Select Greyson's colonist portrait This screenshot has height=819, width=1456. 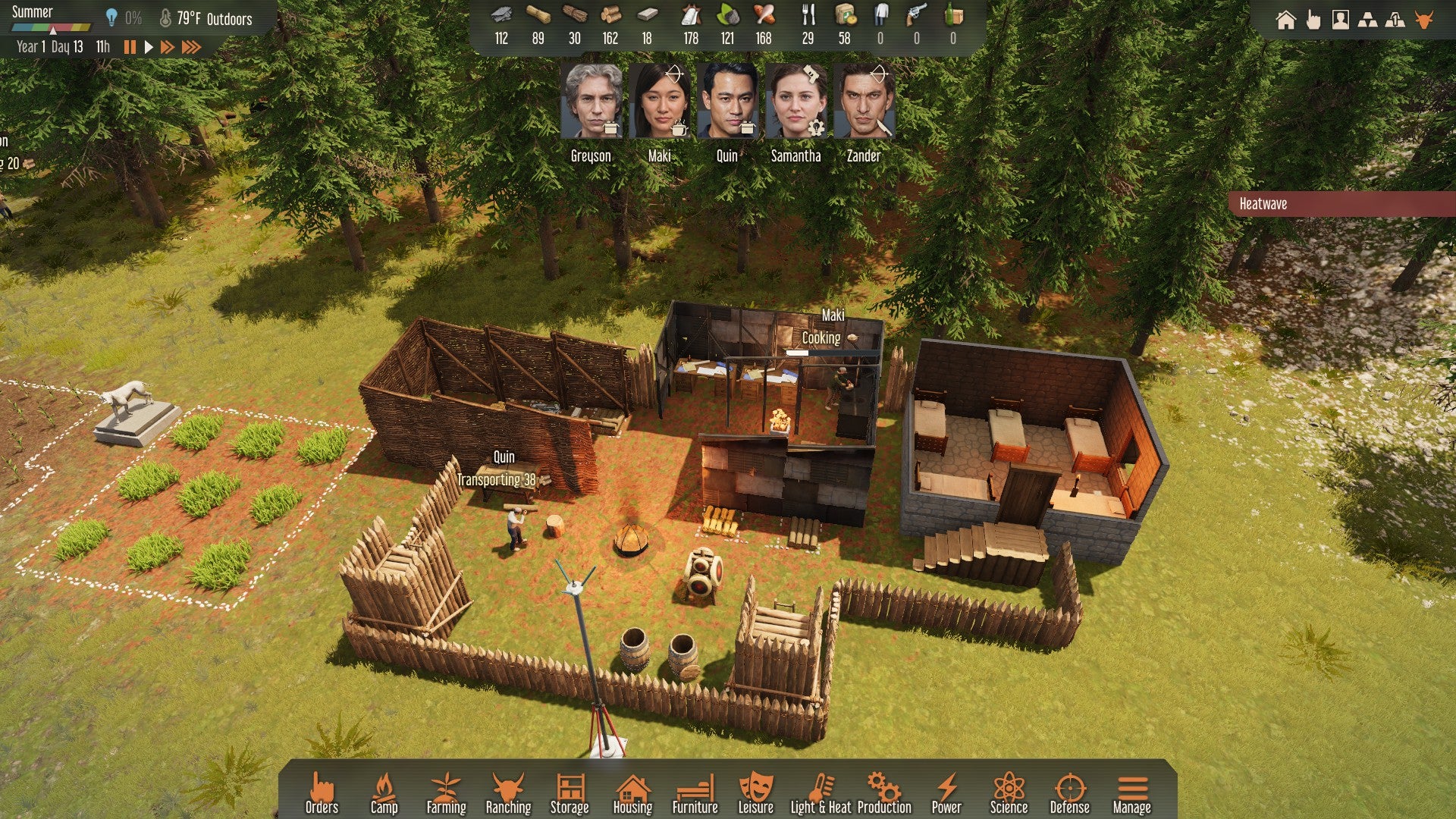(591, 102)
